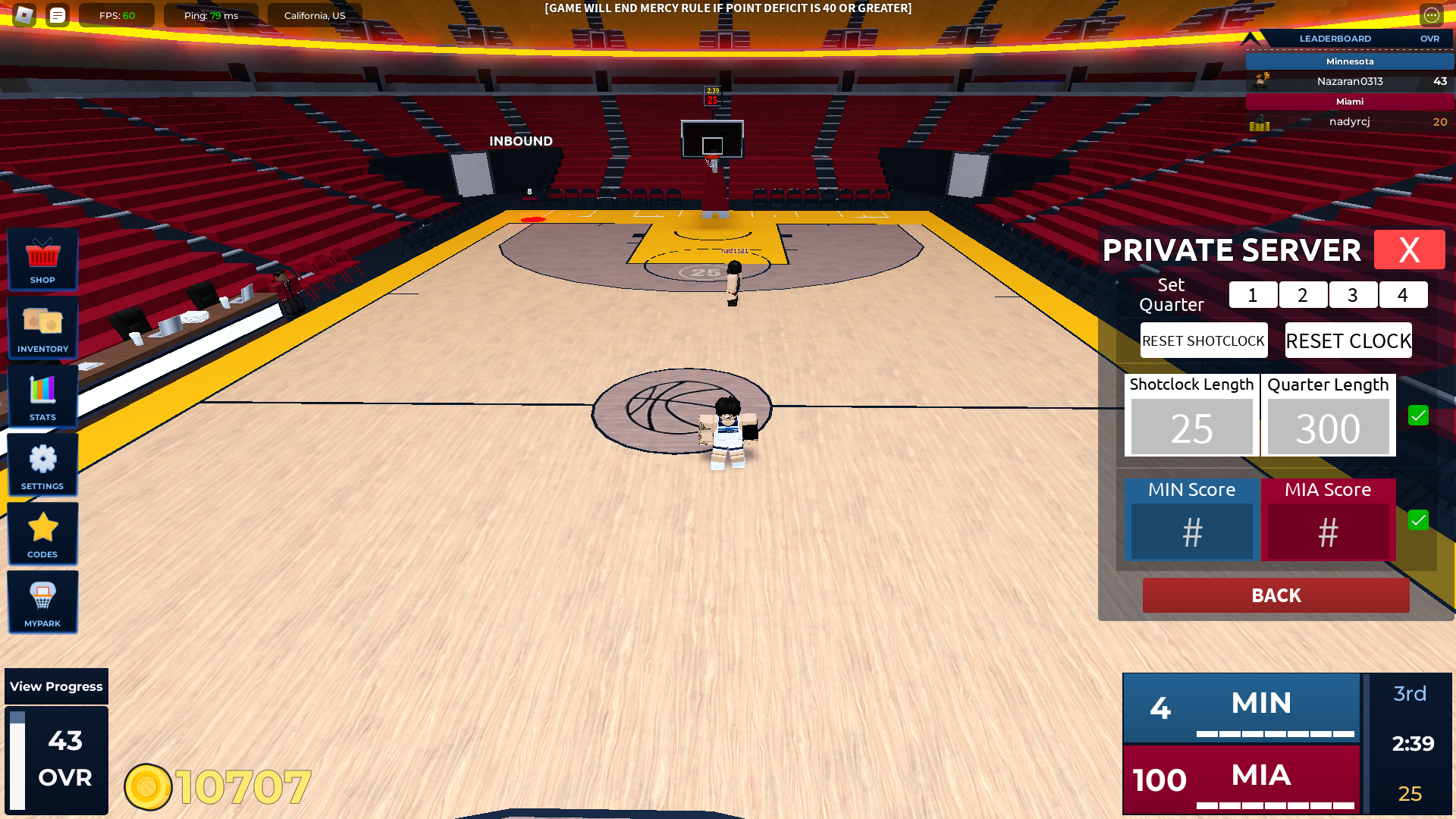Open the Inventory panel
This screenshot has width=1456, height=819.
point(42,328)
